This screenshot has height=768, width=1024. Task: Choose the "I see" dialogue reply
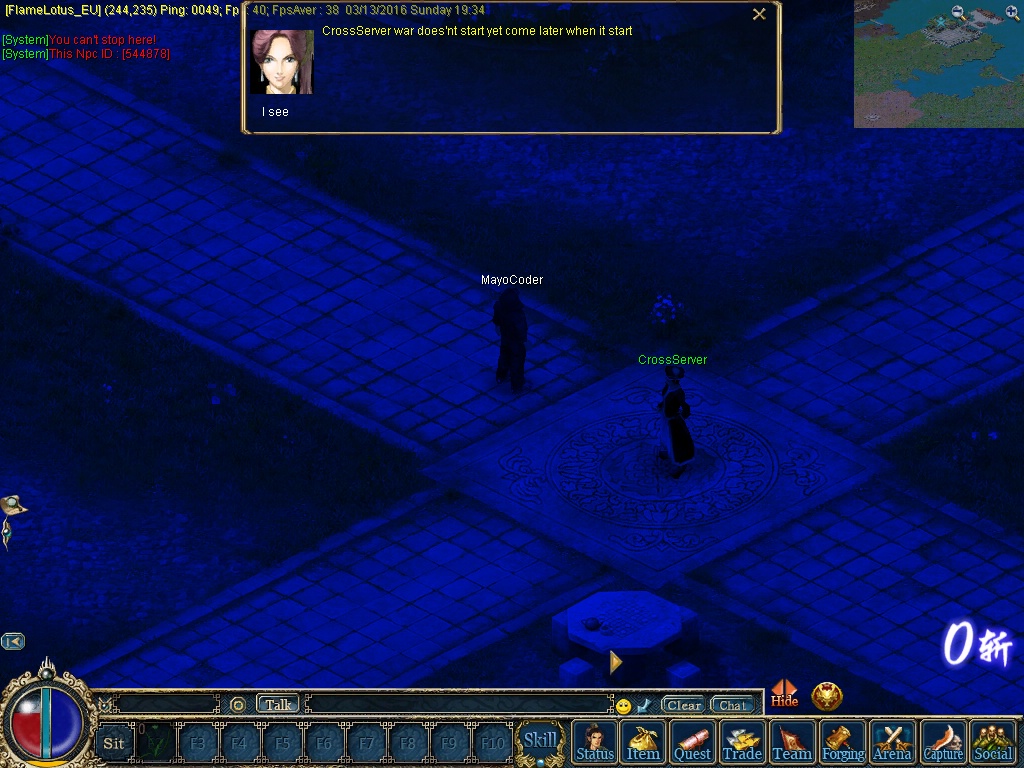coord(275,112)
